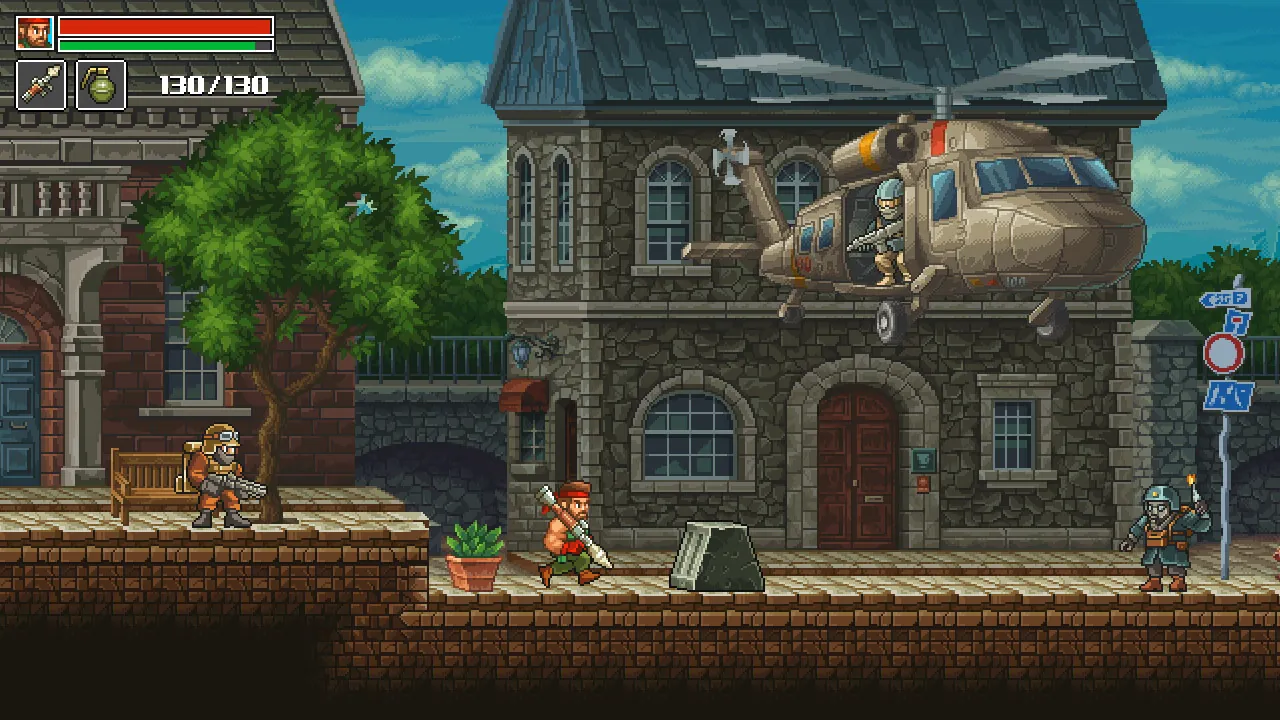
Task: Select the grenade weapon slot
Action: click(99, 84)
